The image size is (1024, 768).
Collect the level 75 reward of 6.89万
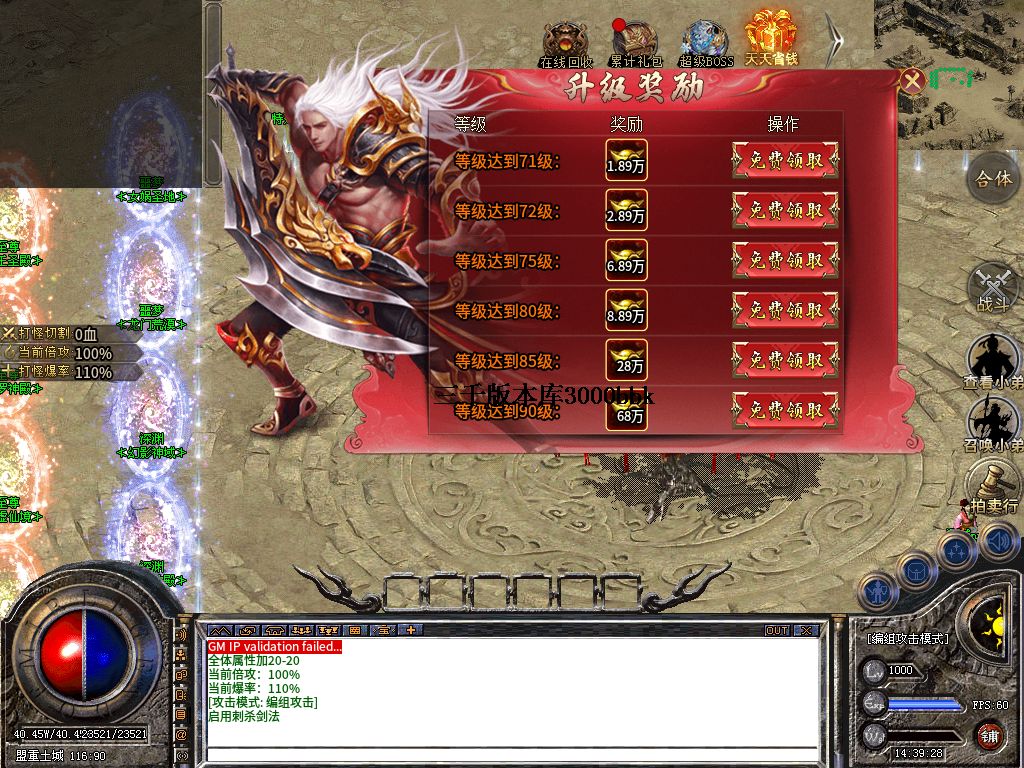[x=785, y=260]
